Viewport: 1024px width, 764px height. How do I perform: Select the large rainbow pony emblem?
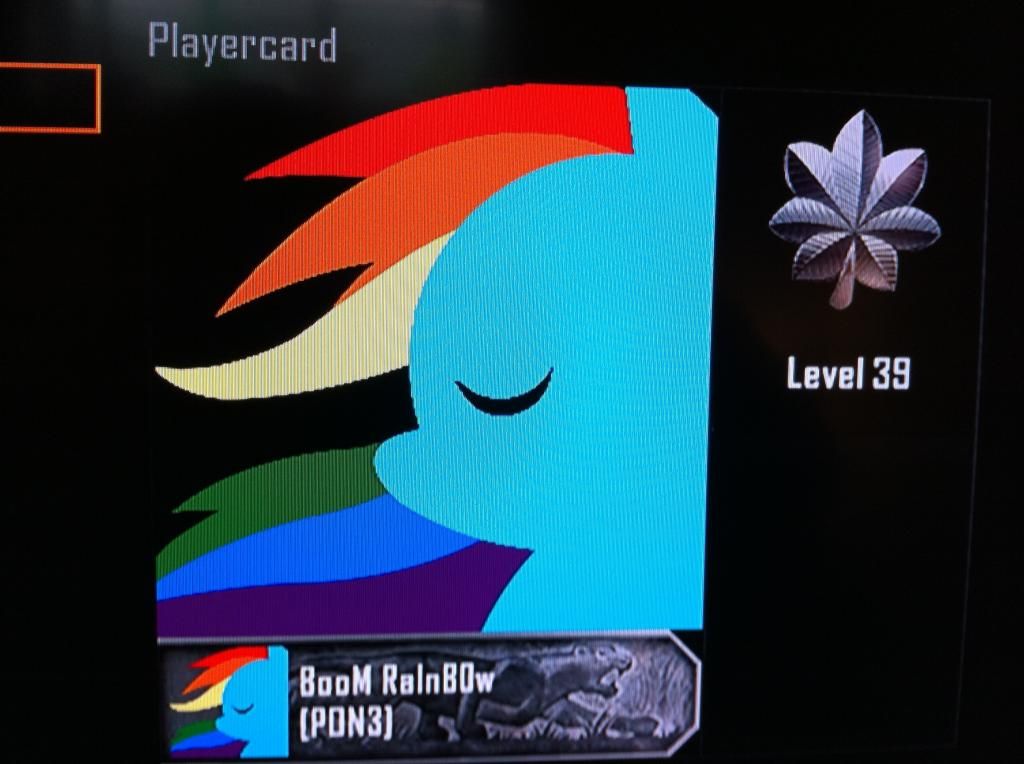pyautogui.click(x=437, y=360)
